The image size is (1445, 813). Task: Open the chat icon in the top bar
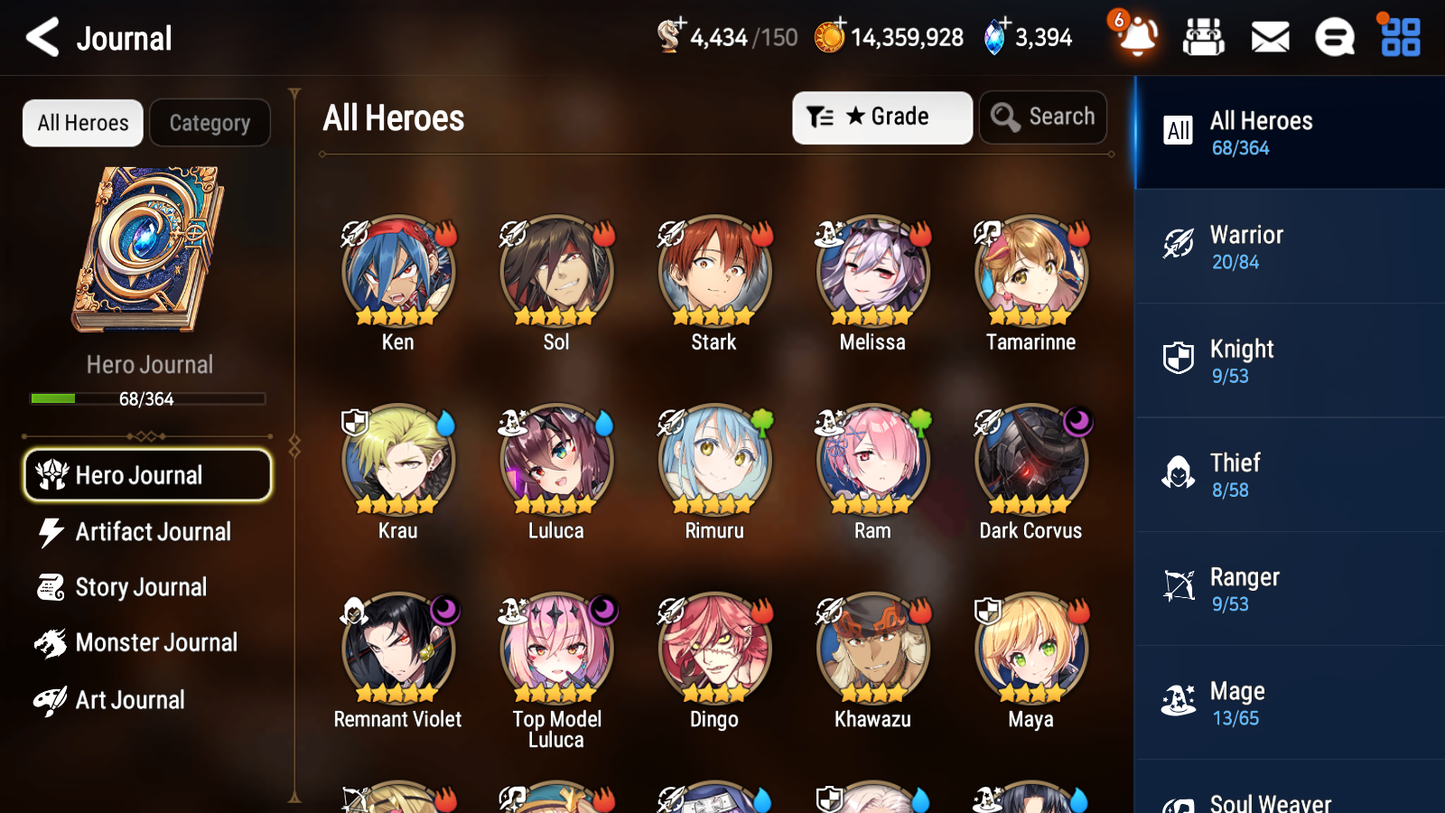pyautogui.click(x=1334, y=36)
